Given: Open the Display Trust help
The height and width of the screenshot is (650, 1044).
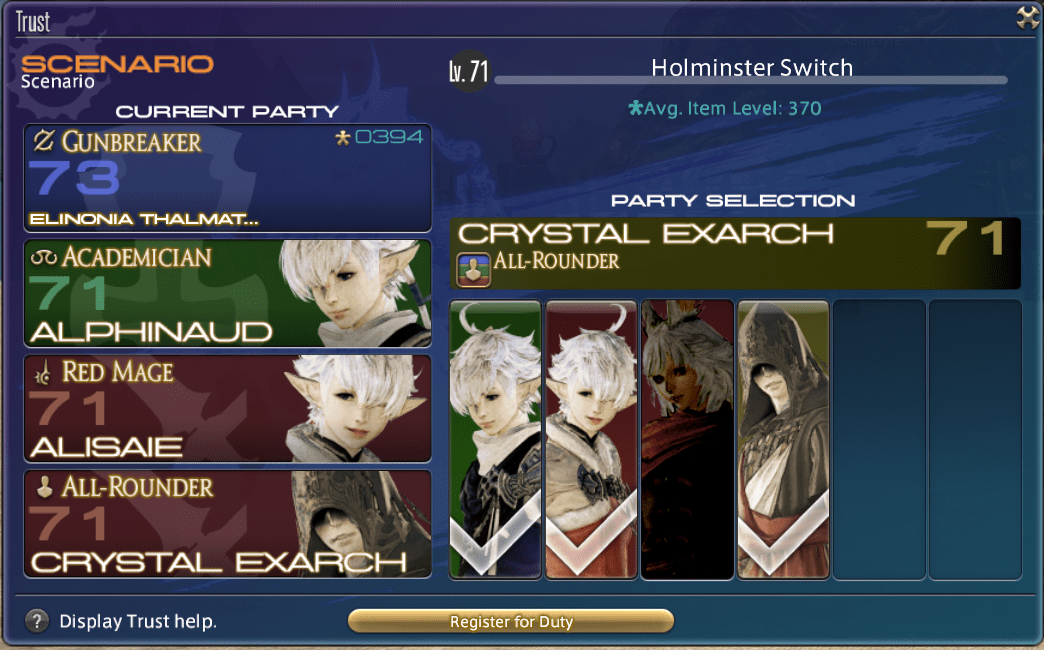Looking at the screenshot, I should 37,621.
